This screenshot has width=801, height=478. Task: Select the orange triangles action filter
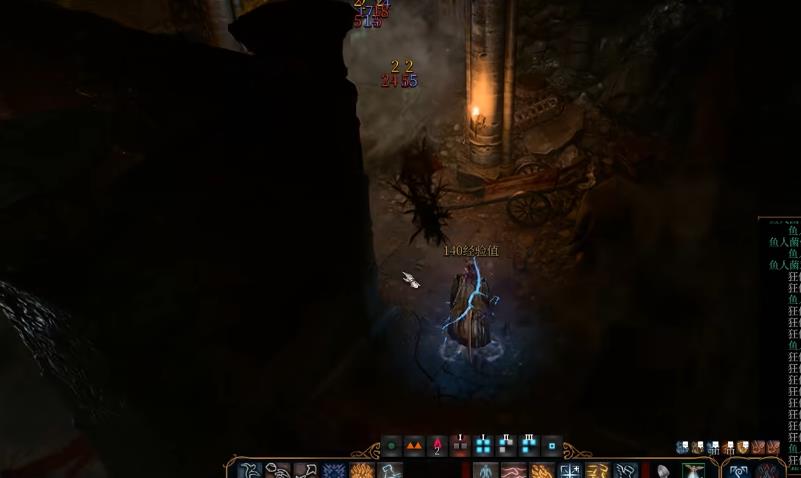pos(414,446)
